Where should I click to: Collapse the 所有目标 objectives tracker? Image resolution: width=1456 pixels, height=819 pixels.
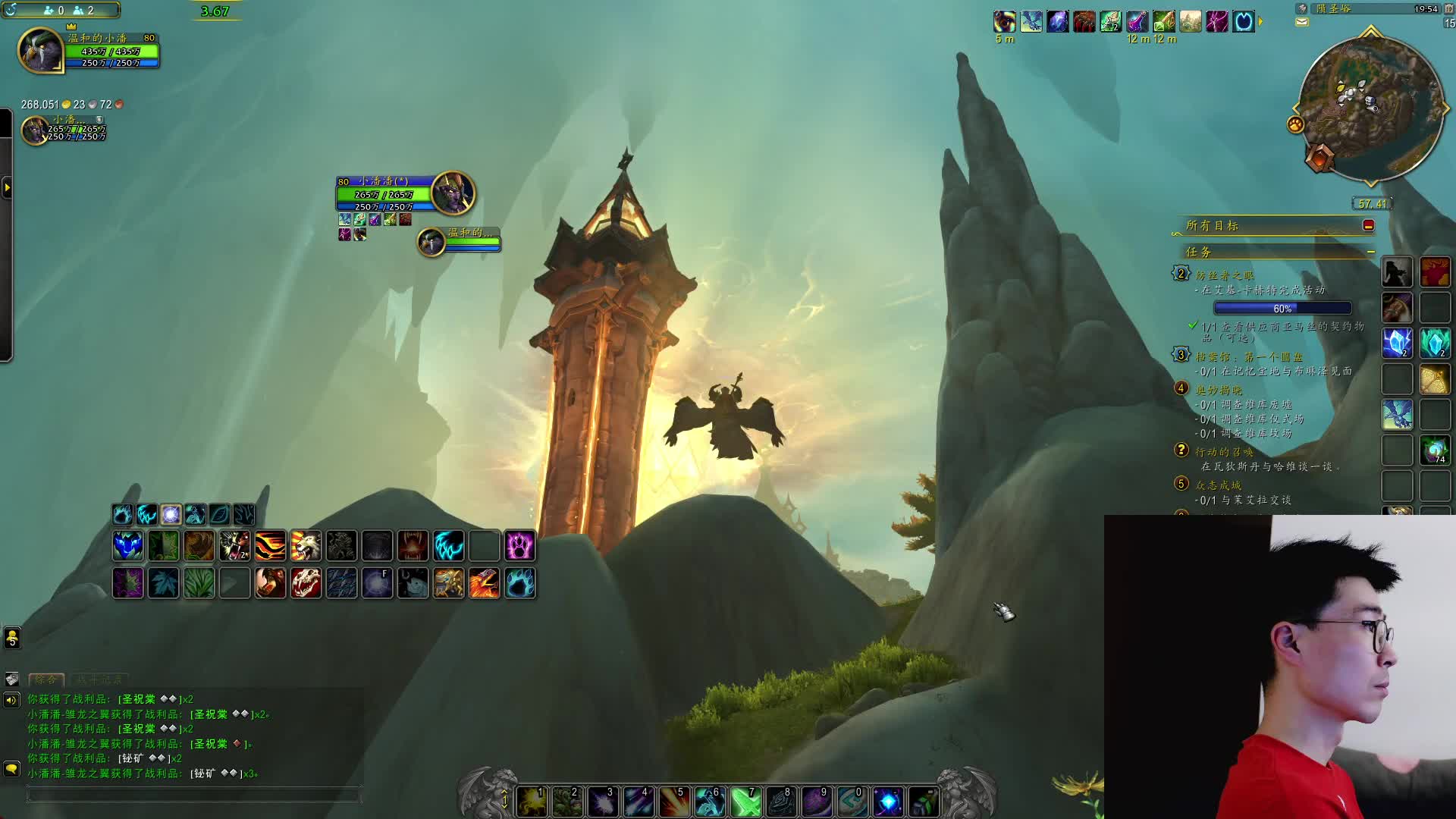click(1368, 225)
